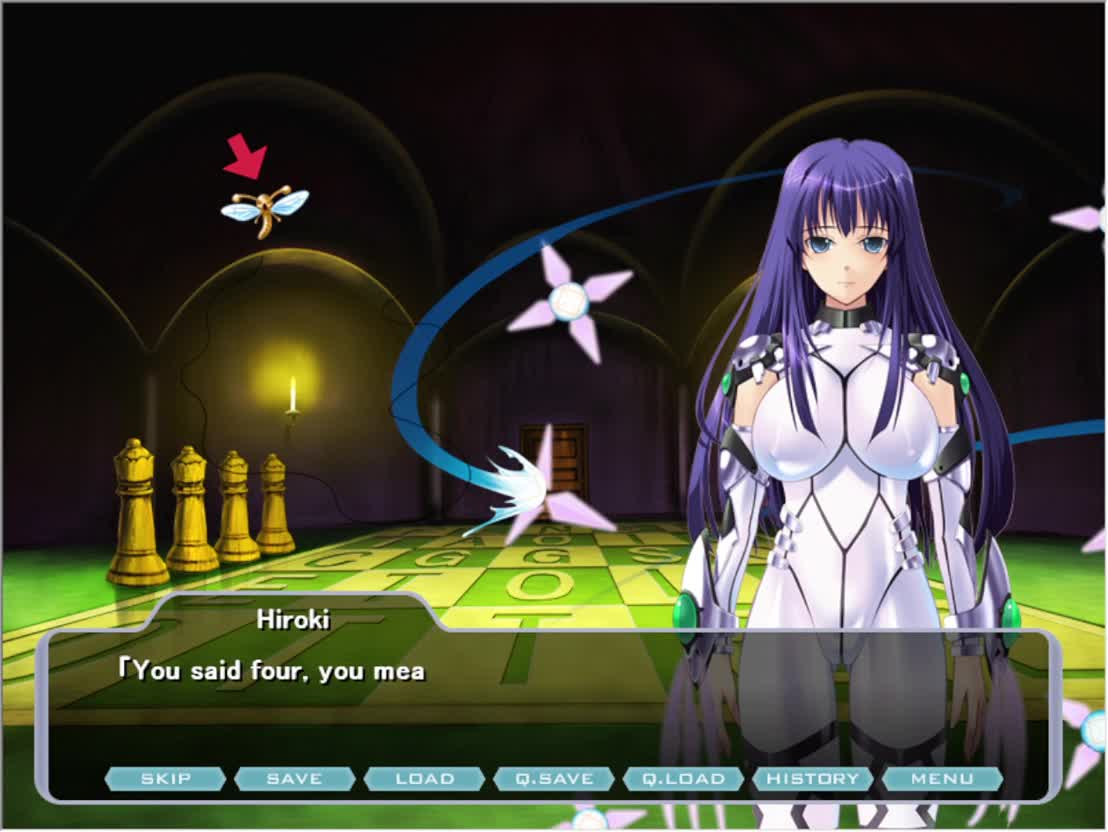The height and width of the screenshot is (832, 1108).
Task: Show the dialogue HISTORY log
Action: click(813, 778)
